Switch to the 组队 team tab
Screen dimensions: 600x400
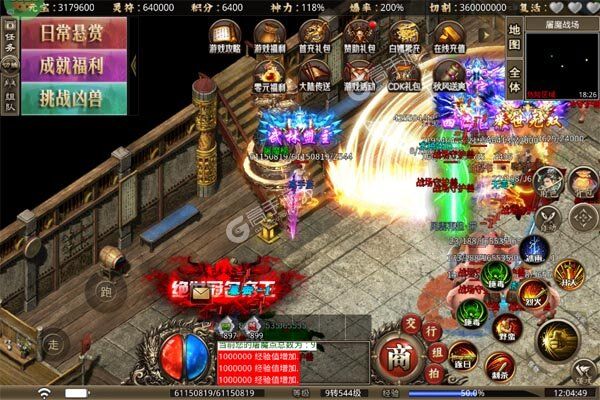tap(10, 97)
